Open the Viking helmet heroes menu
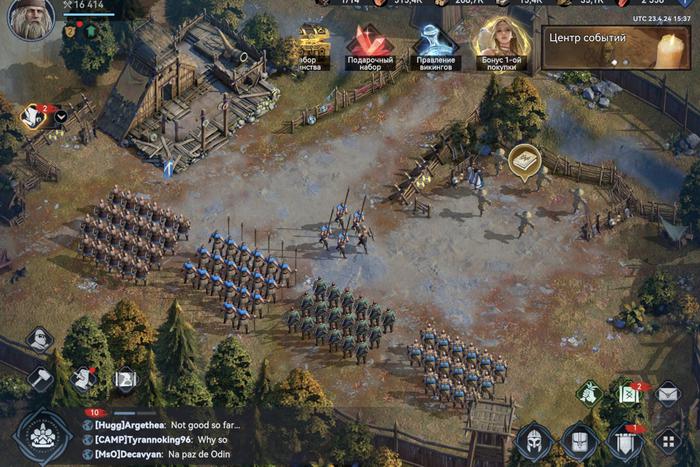 (x=534, y=440)
